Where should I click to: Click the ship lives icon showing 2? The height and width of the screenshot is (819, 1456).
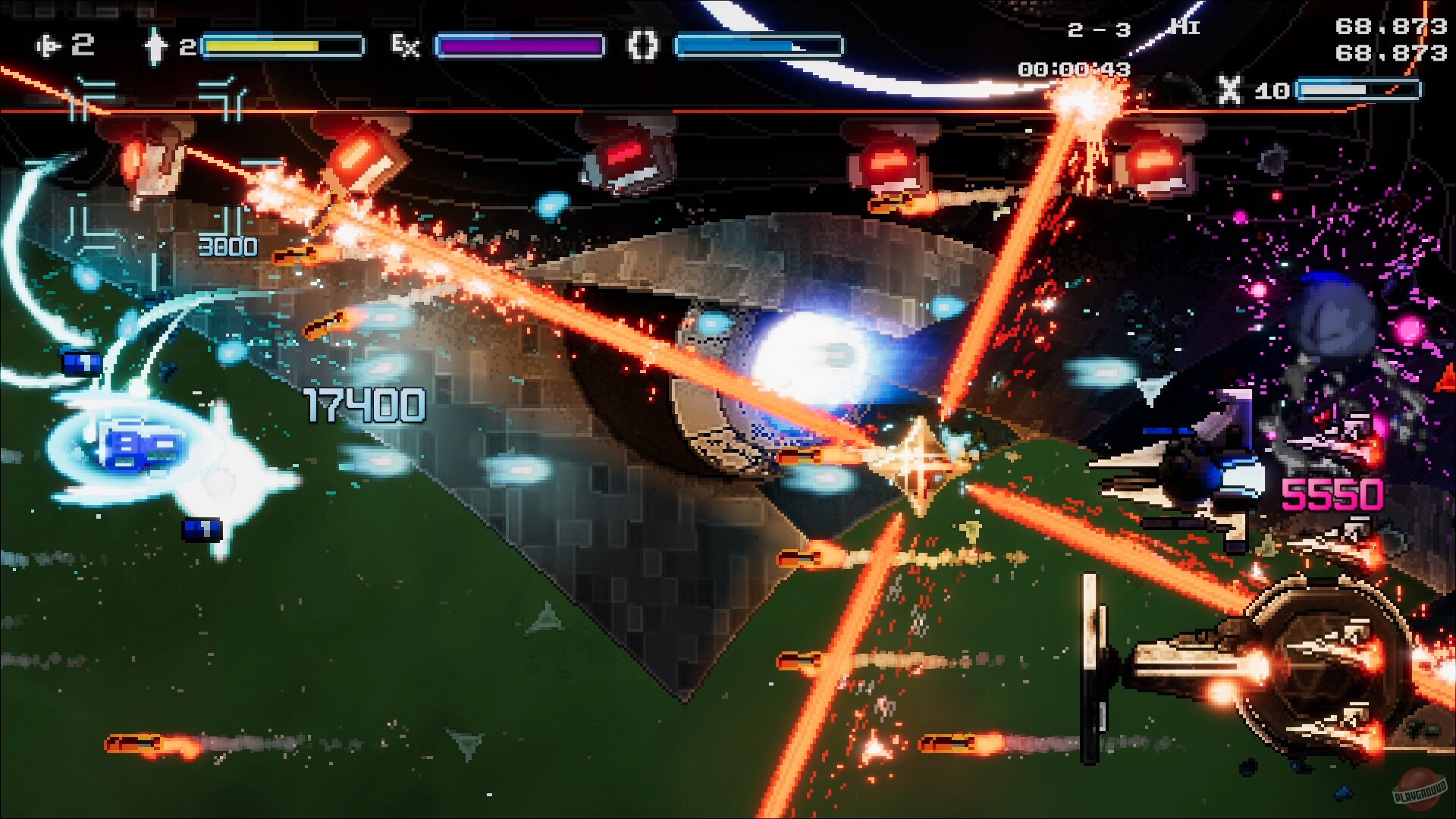tap(49, 45)
